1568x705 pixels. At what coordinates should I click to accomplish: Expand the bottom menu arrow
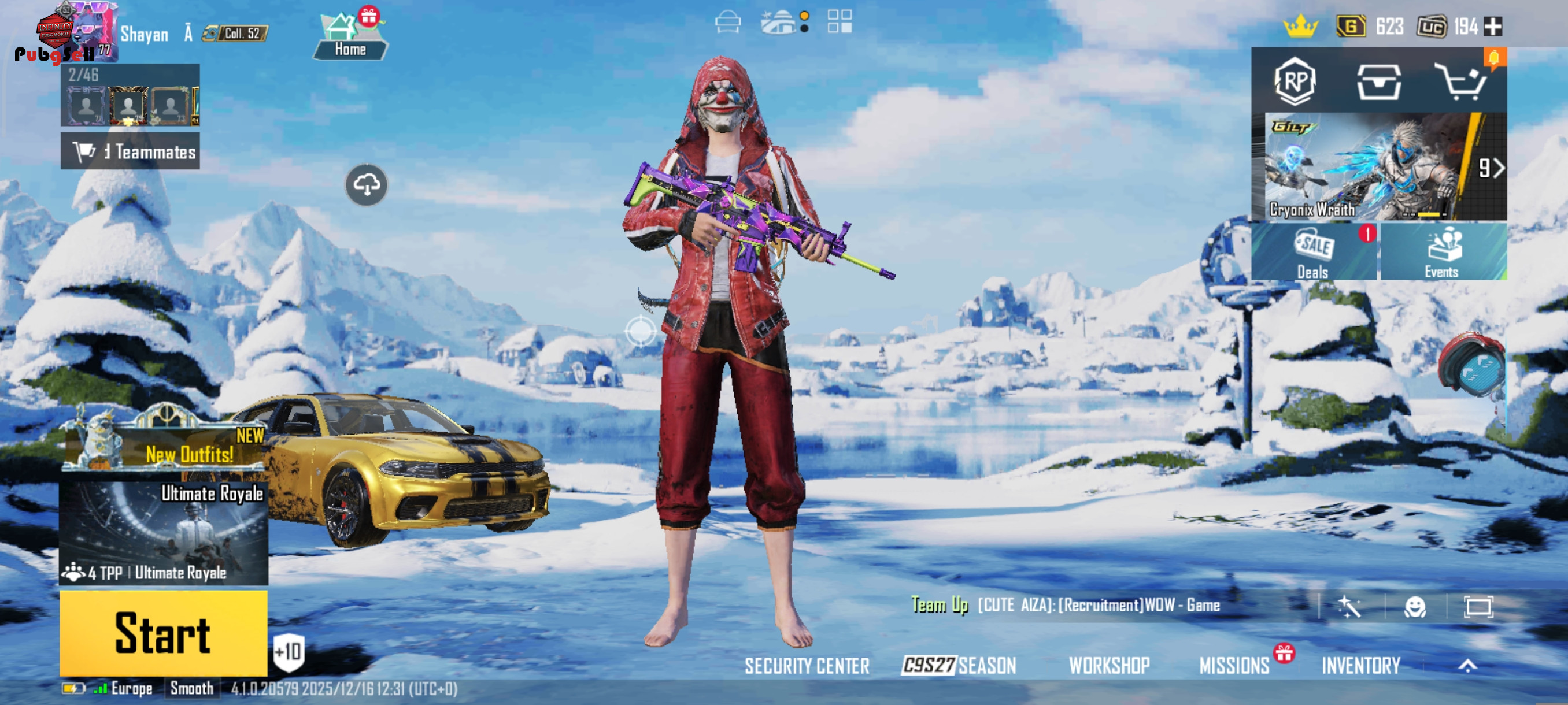pyautogui.click(x=1467, y=666)
